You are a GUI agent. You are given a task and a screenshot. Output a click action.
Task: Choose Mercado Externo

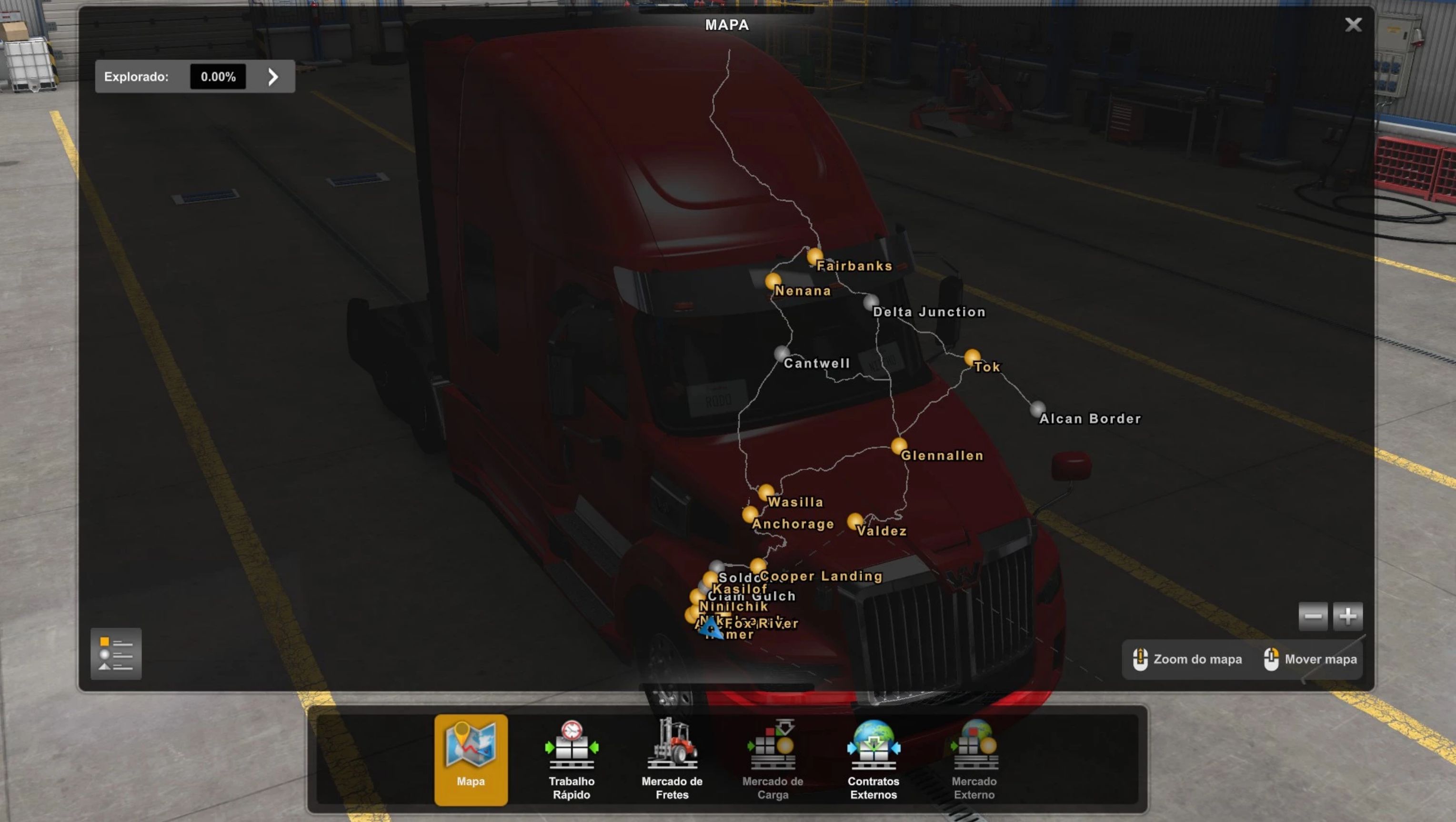click(x=974, y=759)
